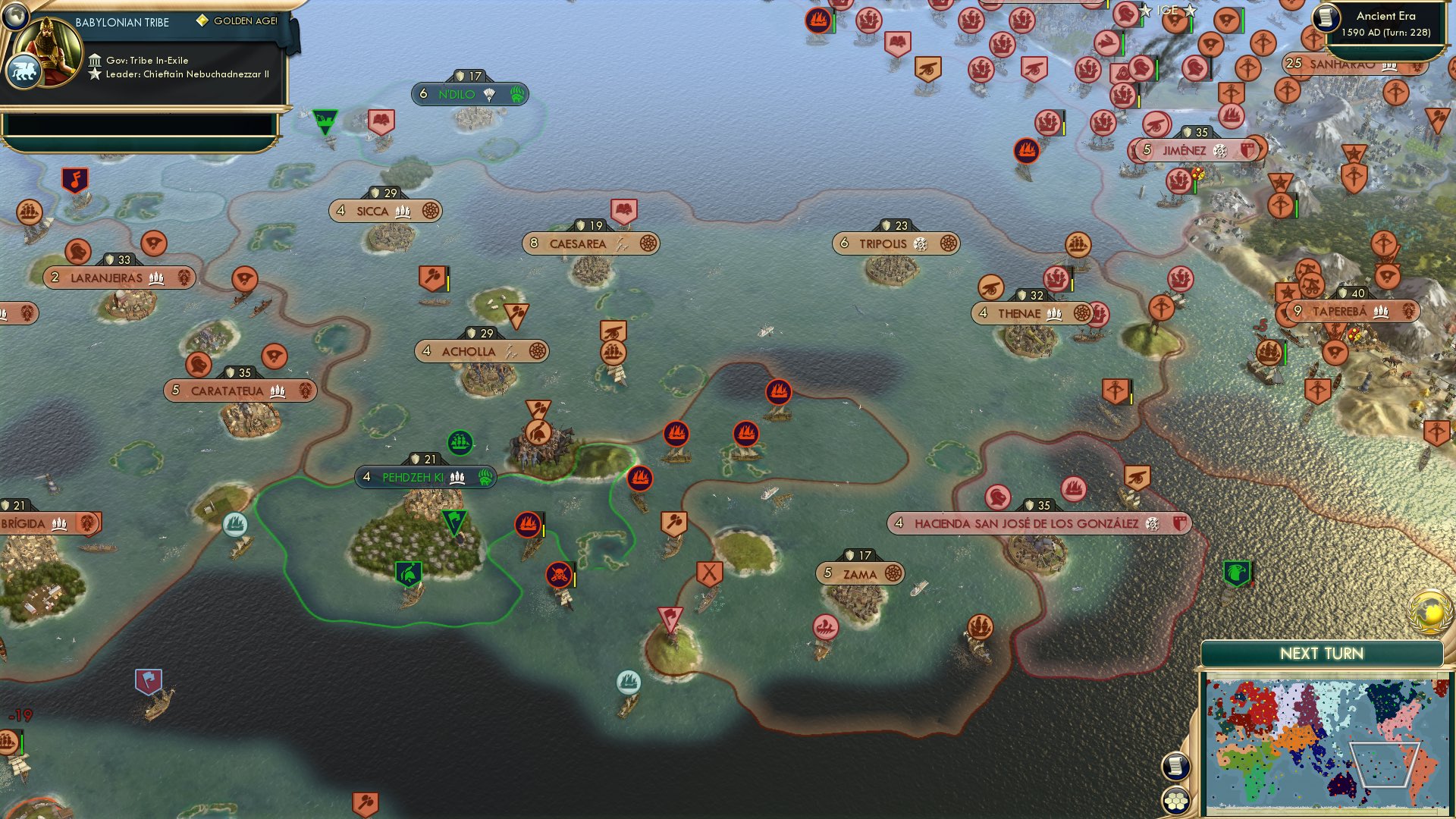Open the Tripolis city banner

[x=891, y=243]
